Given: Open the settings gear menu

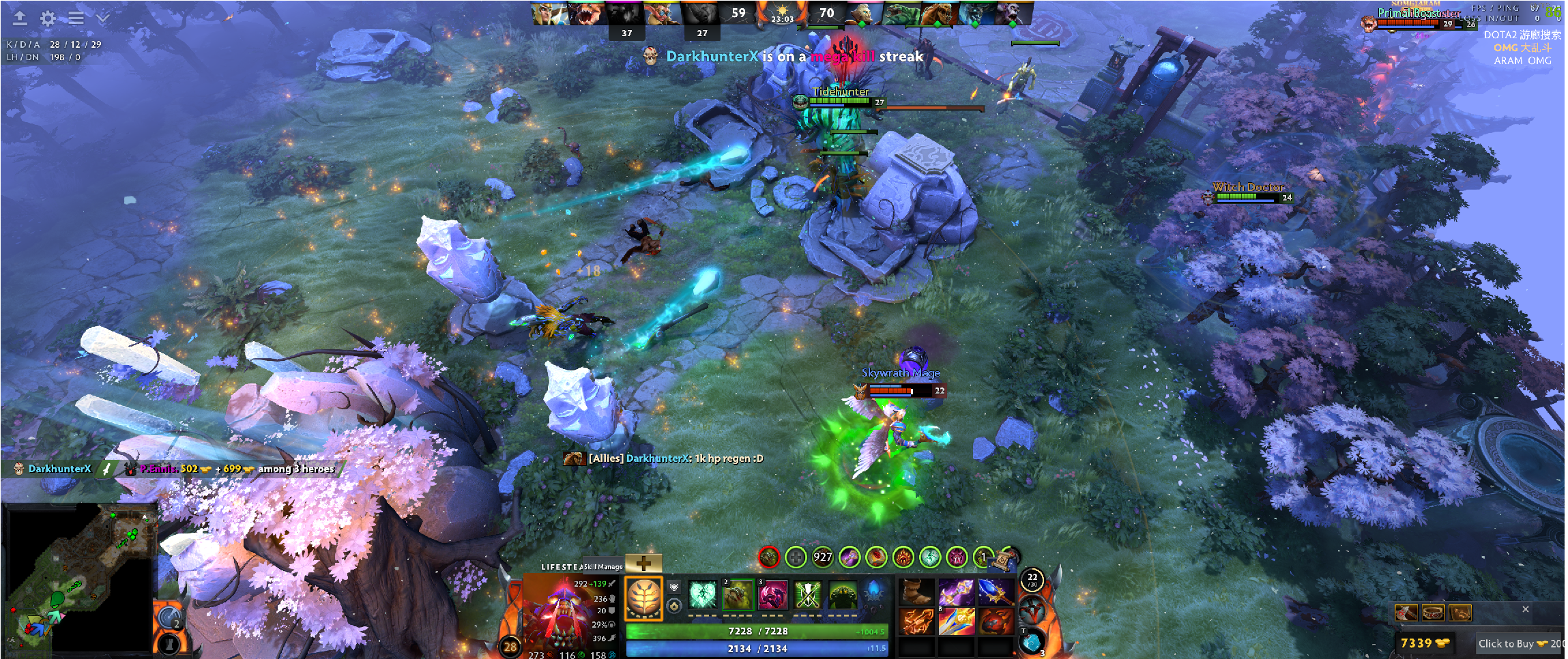Looking at the screenshot, I should click(48, 18).
